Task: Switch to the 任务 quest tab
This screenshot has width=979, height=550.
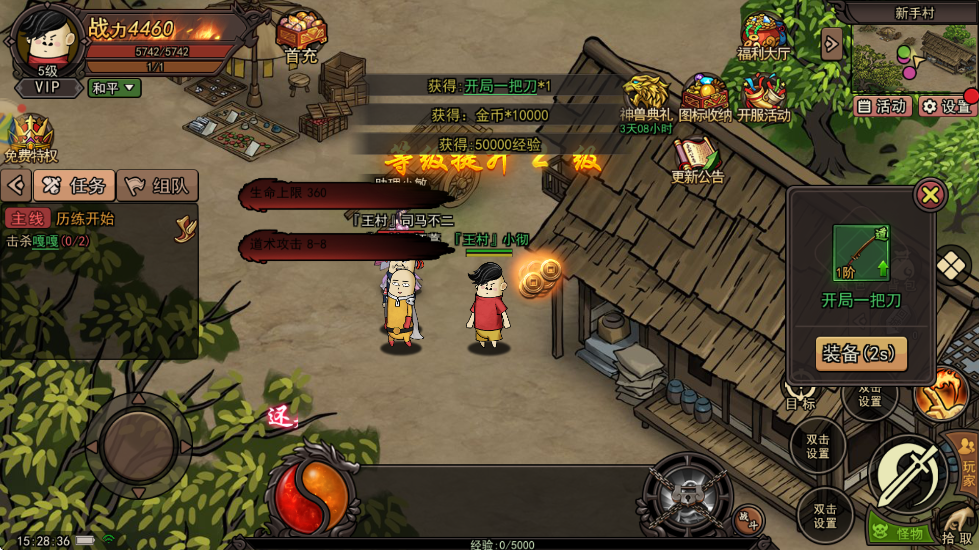Action: 75,185
